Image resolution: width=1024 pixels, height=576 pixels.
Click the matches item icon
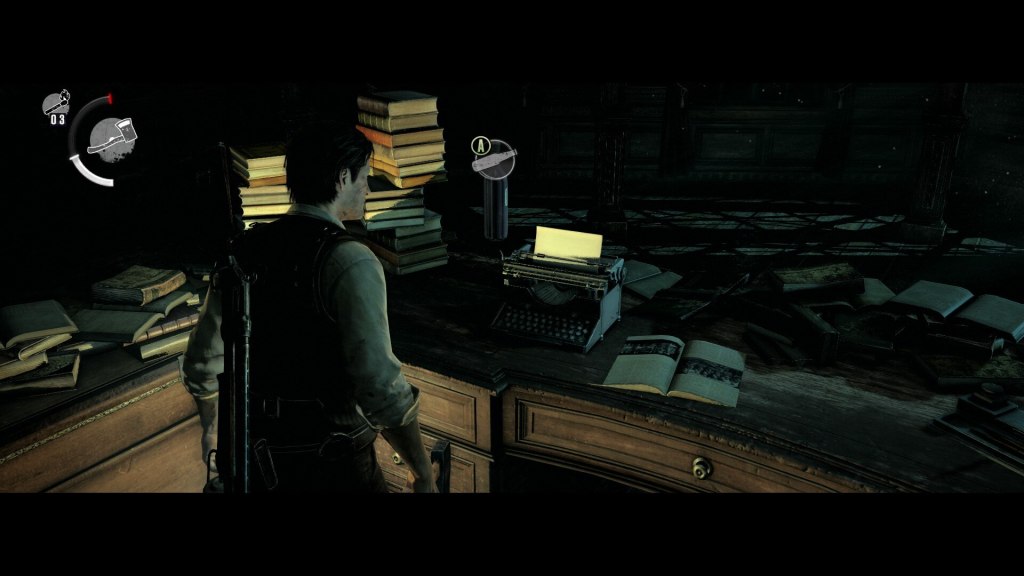pos(56,102)
